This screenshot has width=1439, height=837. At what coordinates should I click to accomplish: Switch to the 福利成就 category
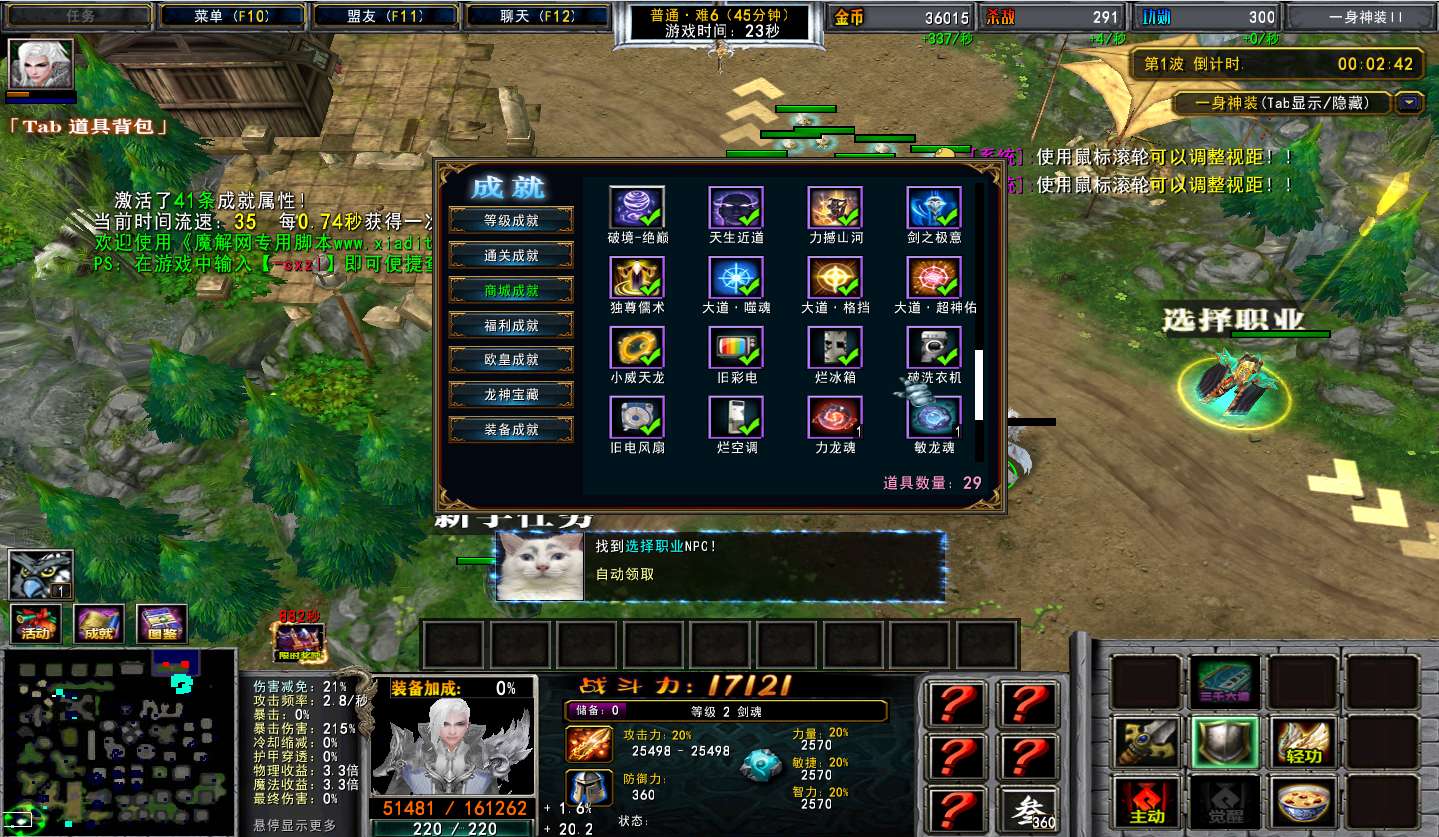[x=511, y=325]
